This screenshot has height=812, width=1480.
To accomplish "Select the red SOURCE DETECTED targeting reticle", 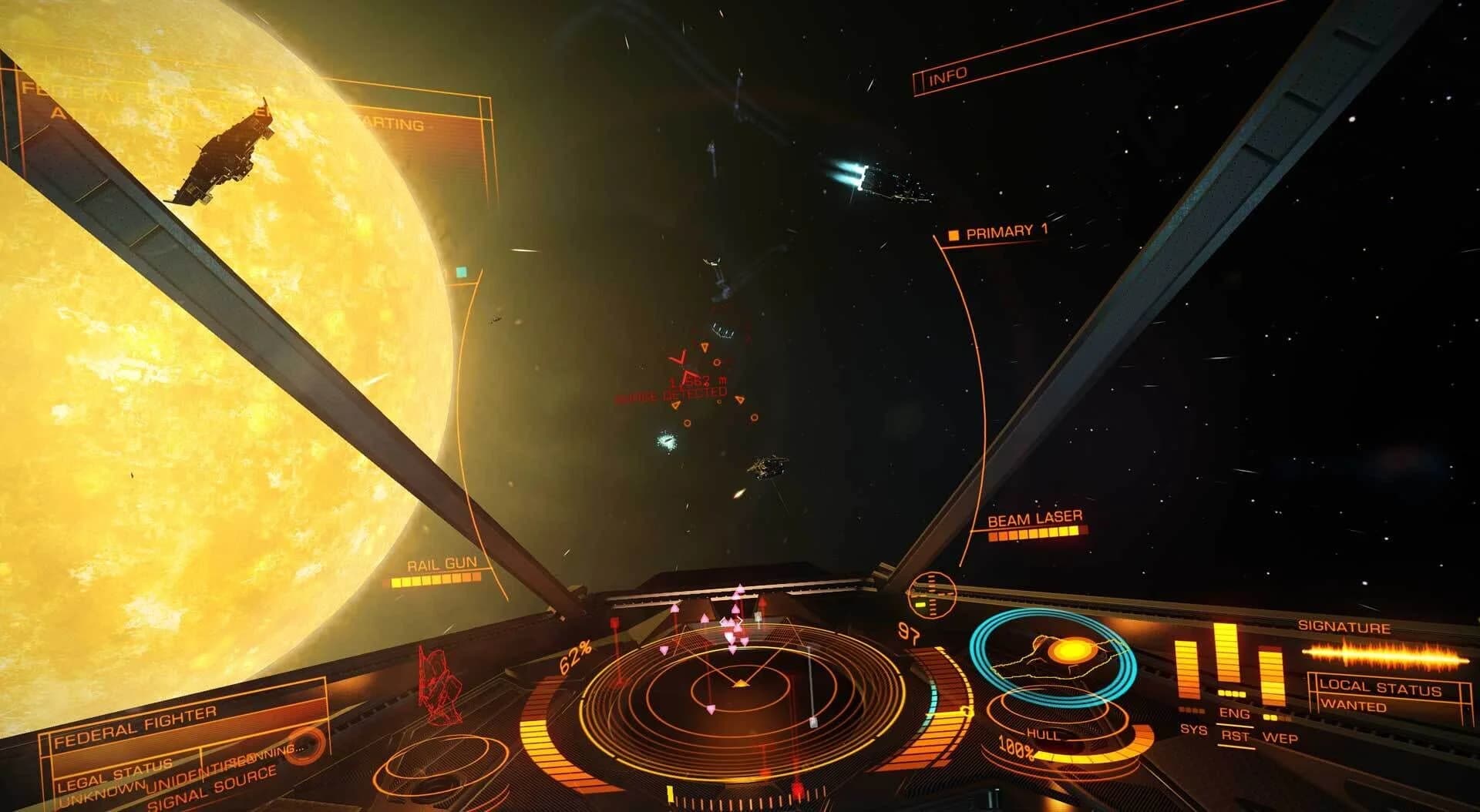I will [682, 362].
